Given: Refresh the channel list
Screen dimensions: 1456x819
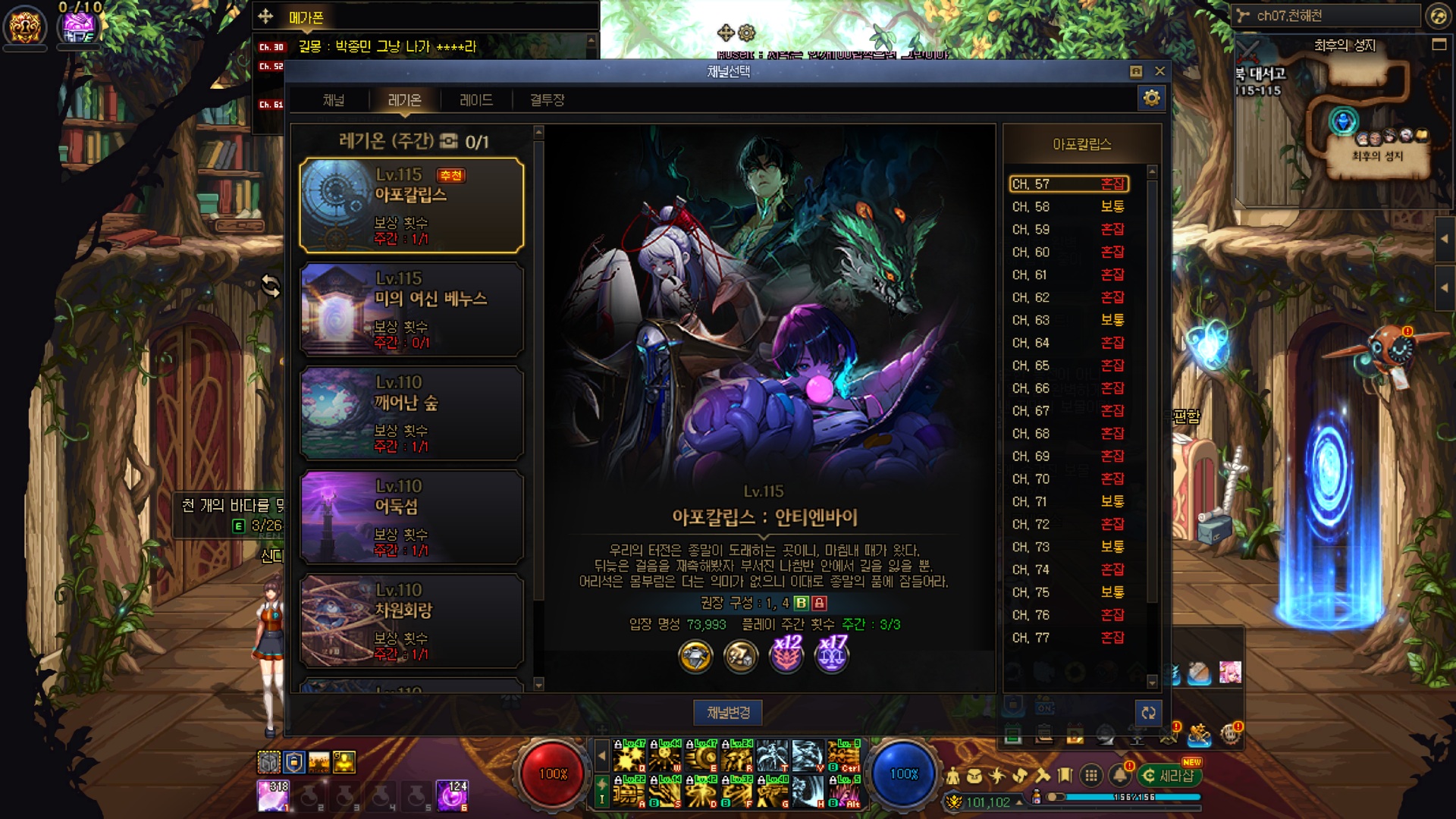Looking at the screenshot, I should (x=1148, y=713).
